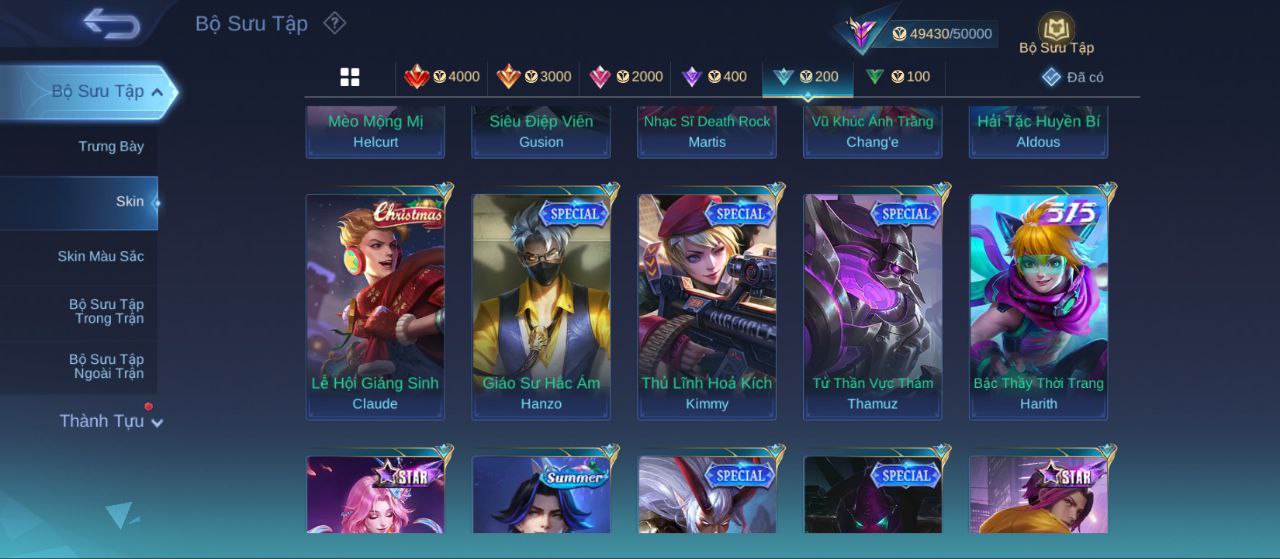
Task: Open Bộ Sưu Tập Ngoài Trận
Action: click(106, 367)
